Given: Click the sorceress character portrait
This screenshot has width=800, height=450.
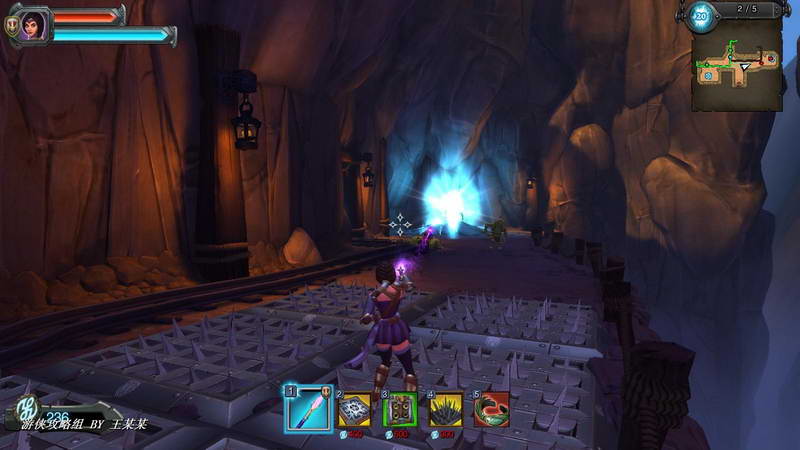Looking at the screenshot, I should click(33, 22).
